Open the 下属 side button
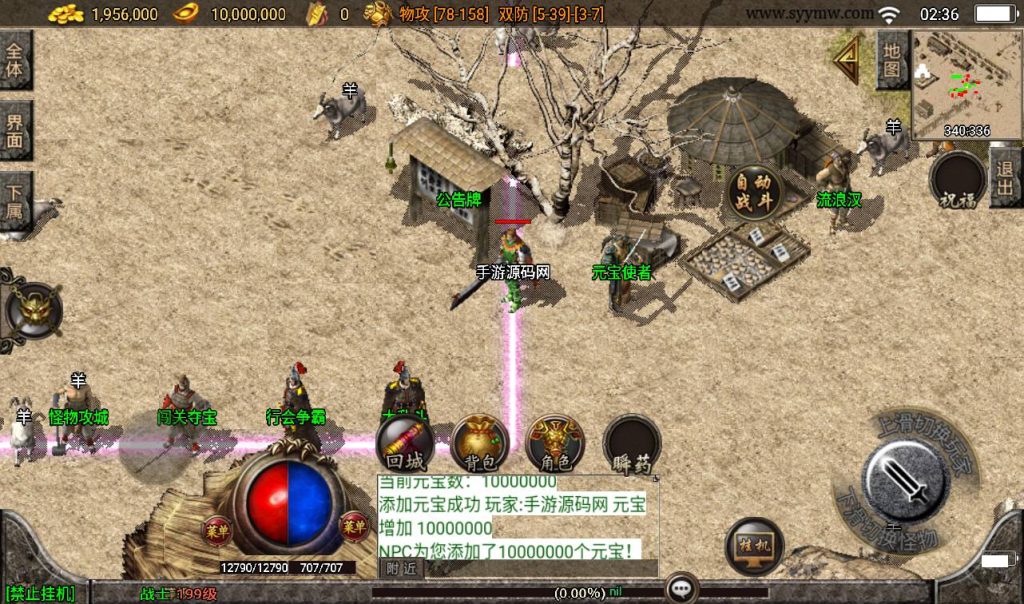This screenshot has width=1024, height=604. point(15,201)
